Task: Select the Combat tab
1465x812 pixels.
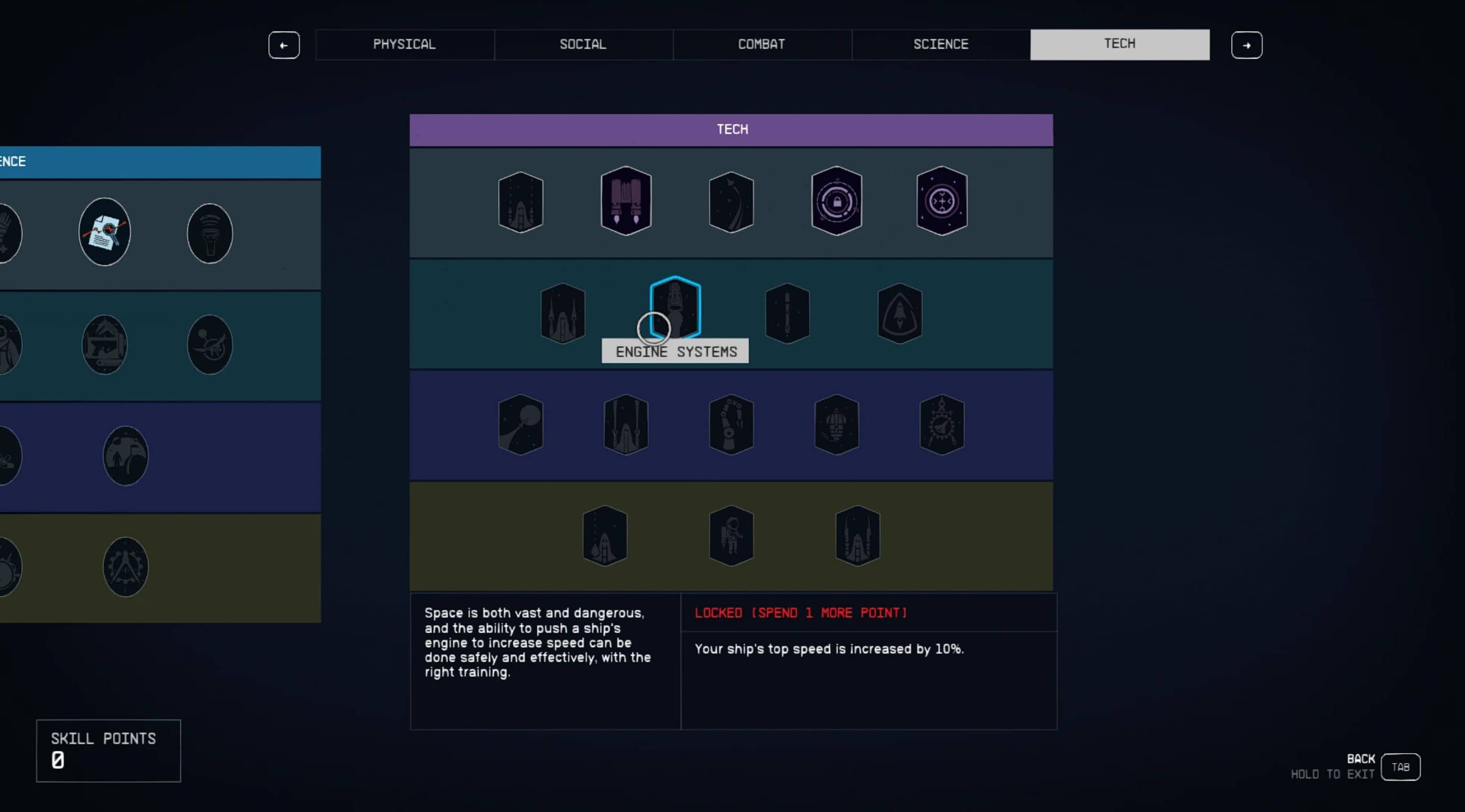Action: (761, 44)
